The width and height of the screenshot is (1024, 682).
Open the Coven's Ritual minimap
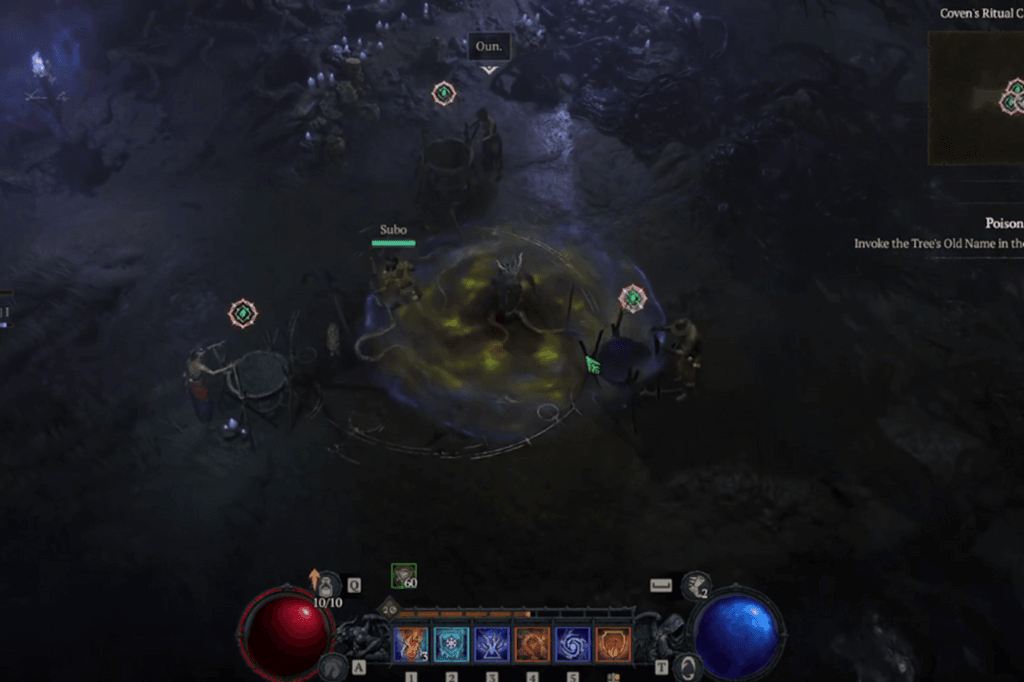point(976,98)
